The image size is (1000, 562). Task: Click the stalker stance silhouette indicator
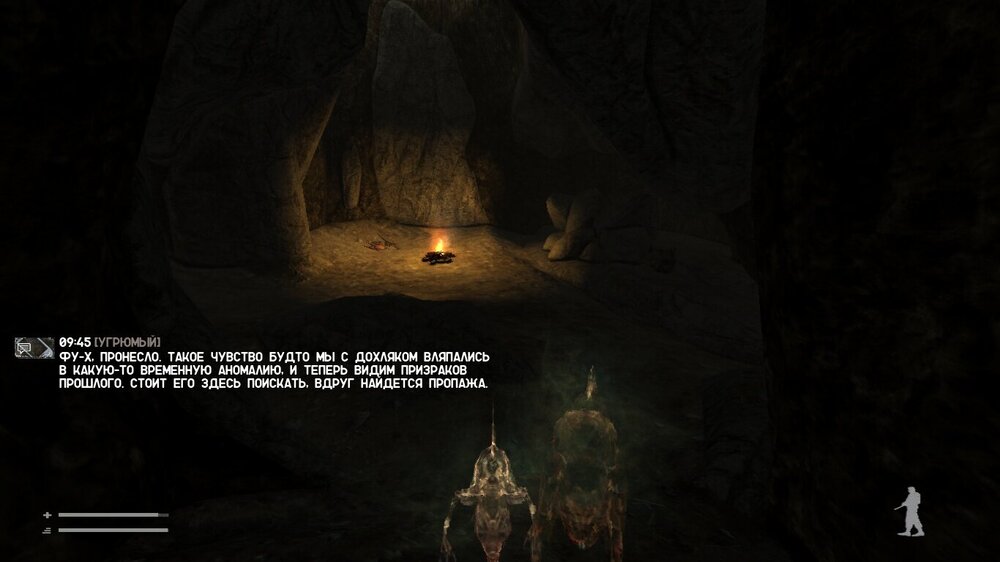pyautogui.click(x=909, y=512)
